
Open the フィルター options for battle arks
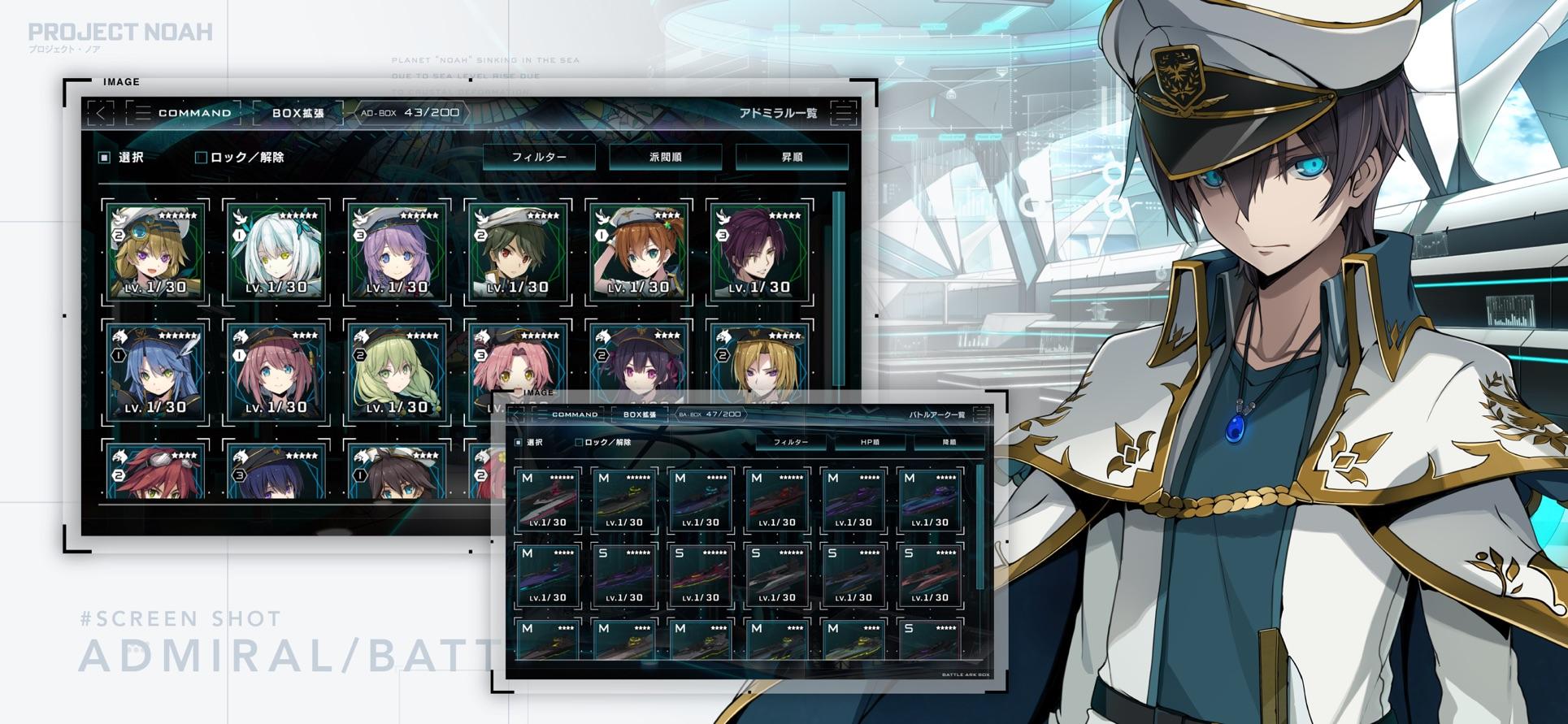click(x=790, y=442)
